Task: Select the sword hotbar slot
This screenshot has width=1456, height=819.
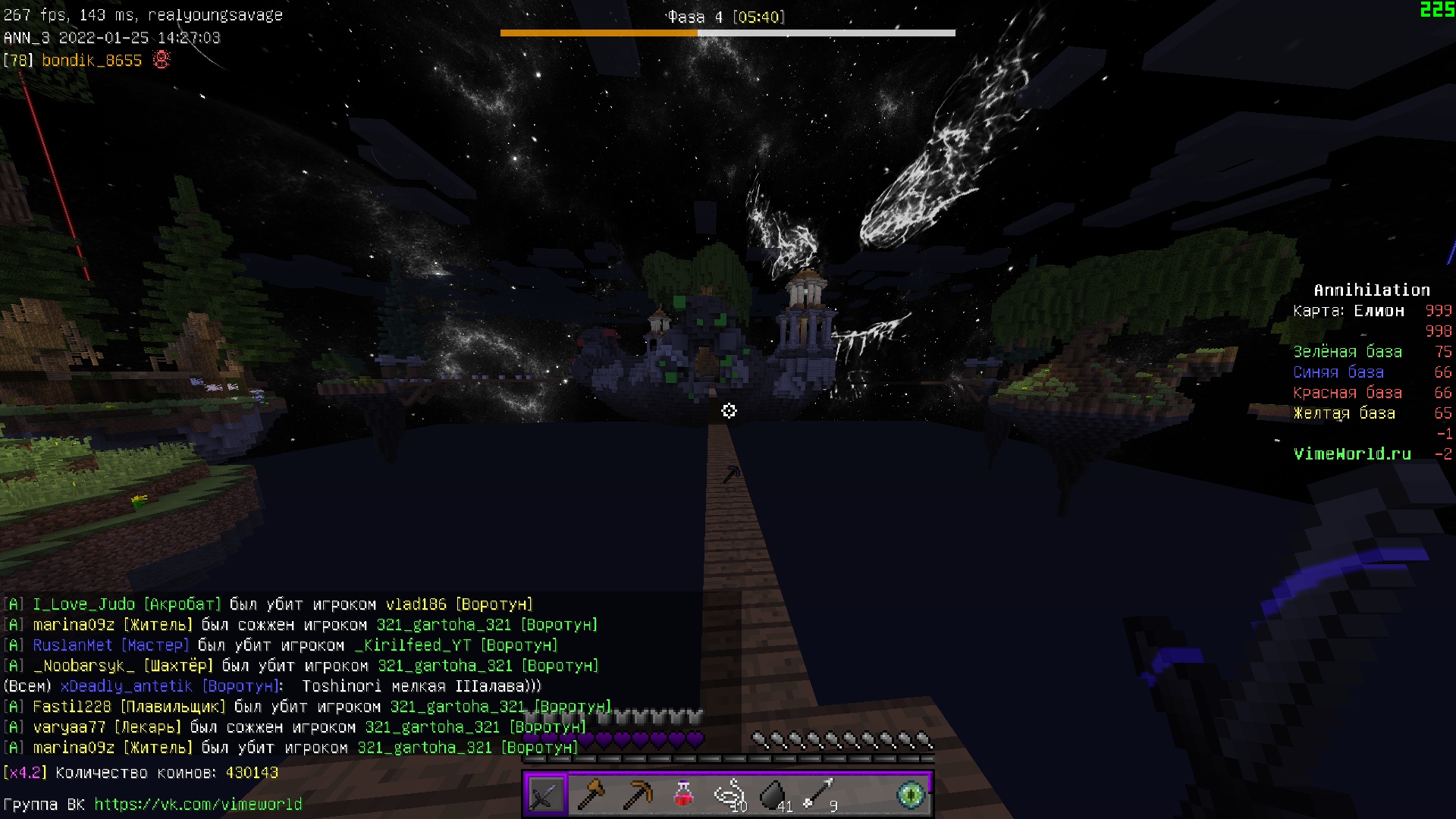Action: click(545, 795)
